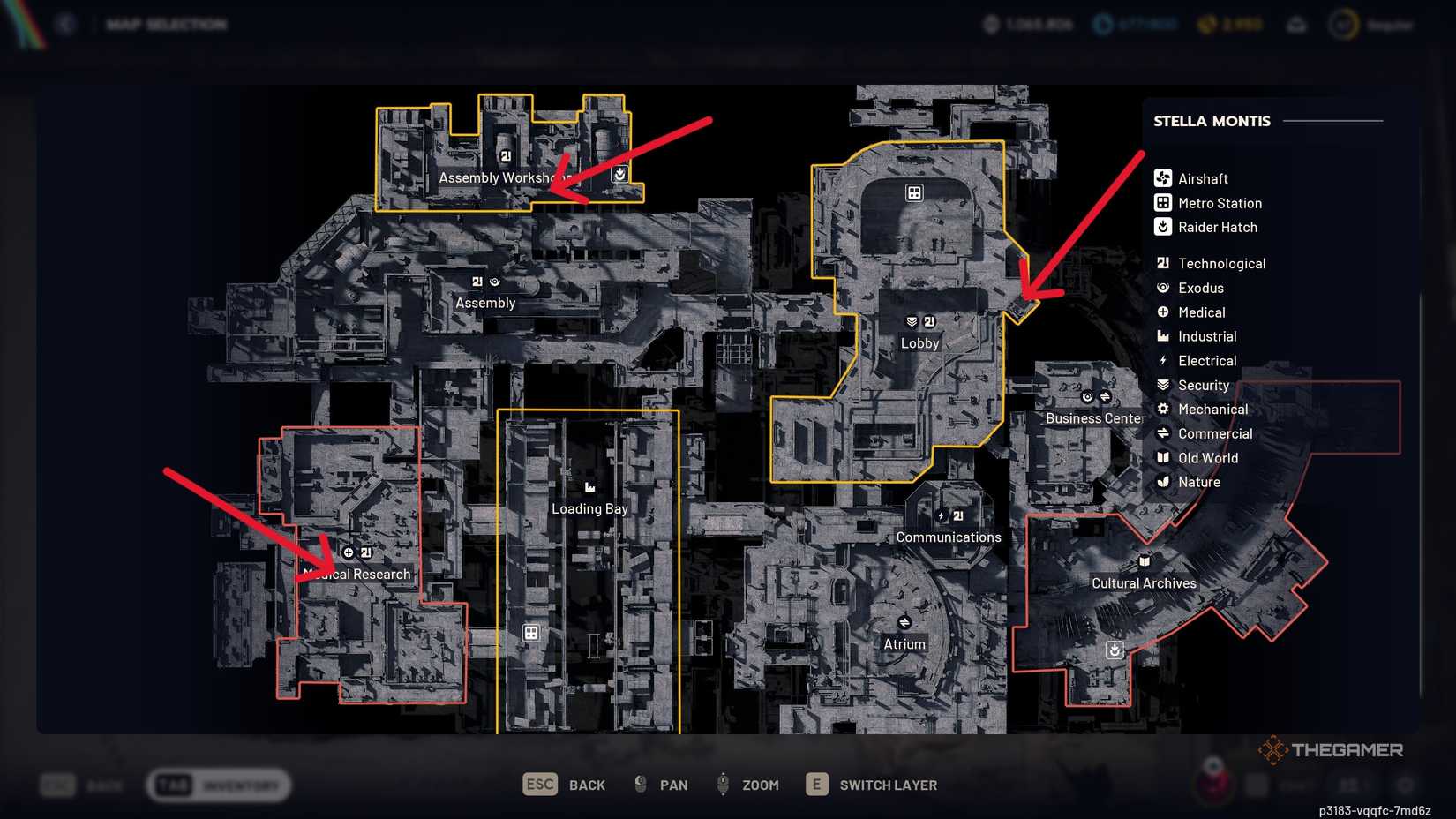Open the TAB Inventory control
The height and width of the screenshot is (819, 1456).
217,784
